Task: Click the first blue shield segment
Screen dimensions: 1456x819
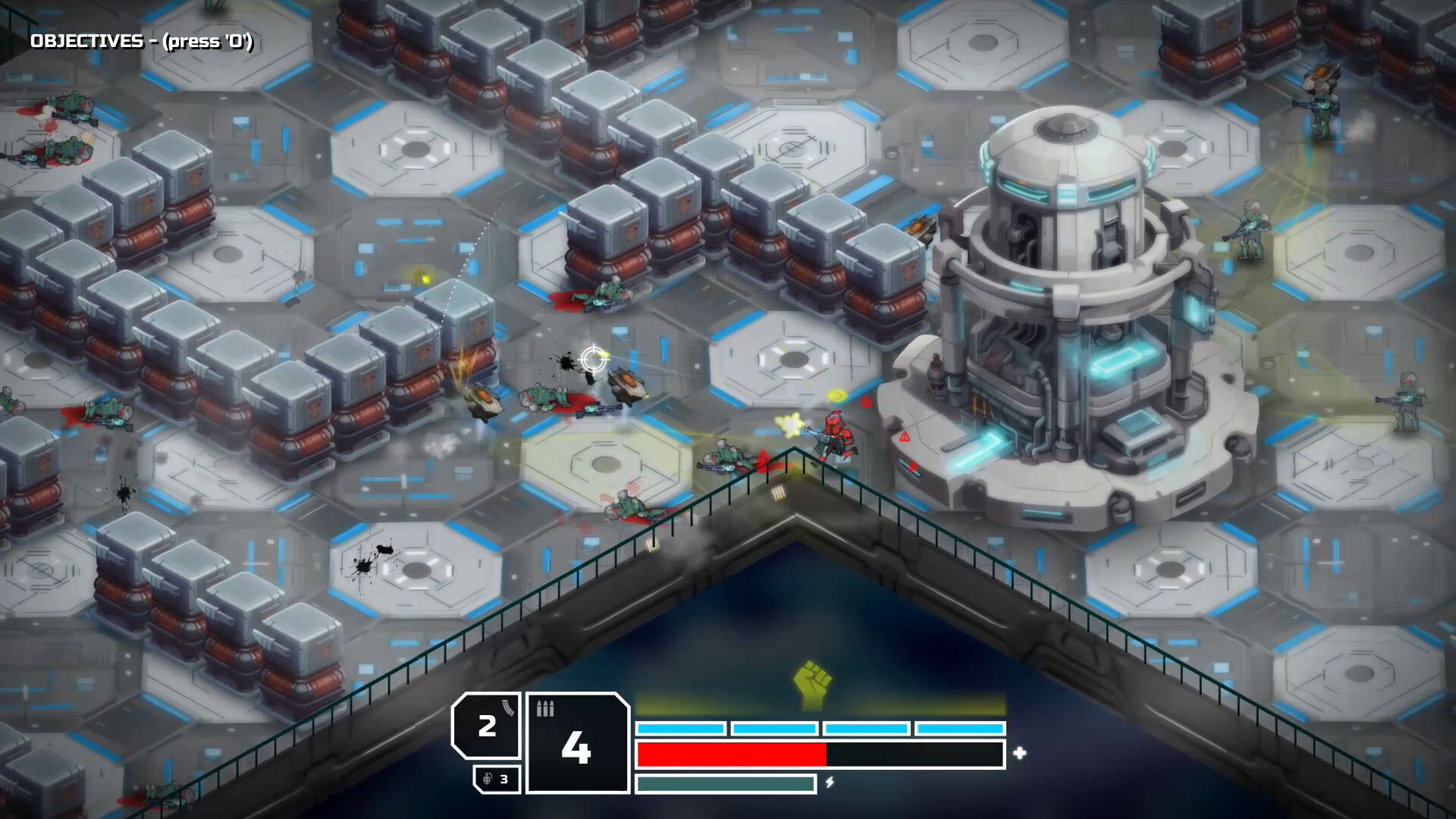Action: click(680, 727)
